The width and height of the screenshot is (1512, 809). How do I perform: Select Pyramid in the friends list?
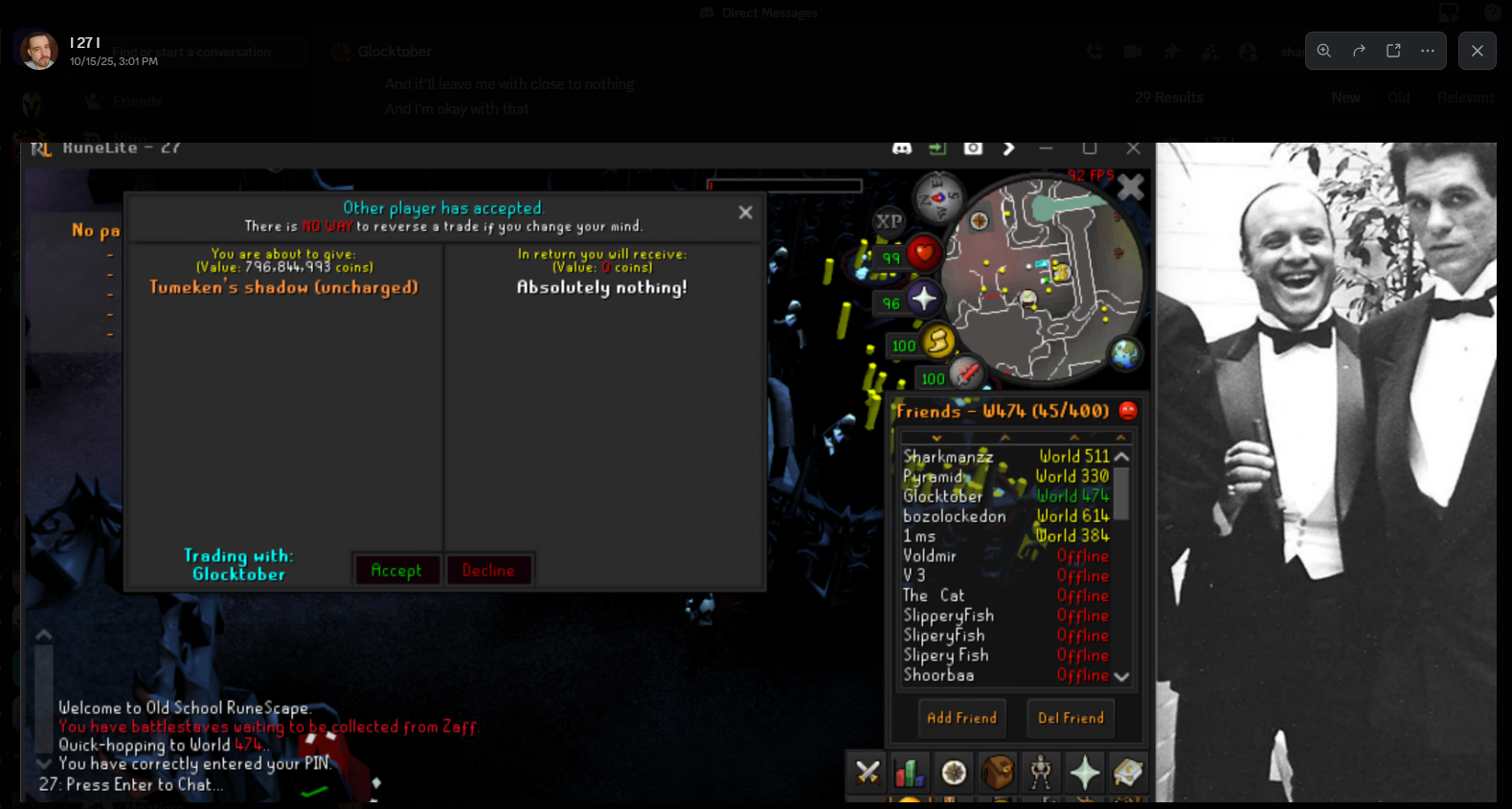(x=933, y=477)
